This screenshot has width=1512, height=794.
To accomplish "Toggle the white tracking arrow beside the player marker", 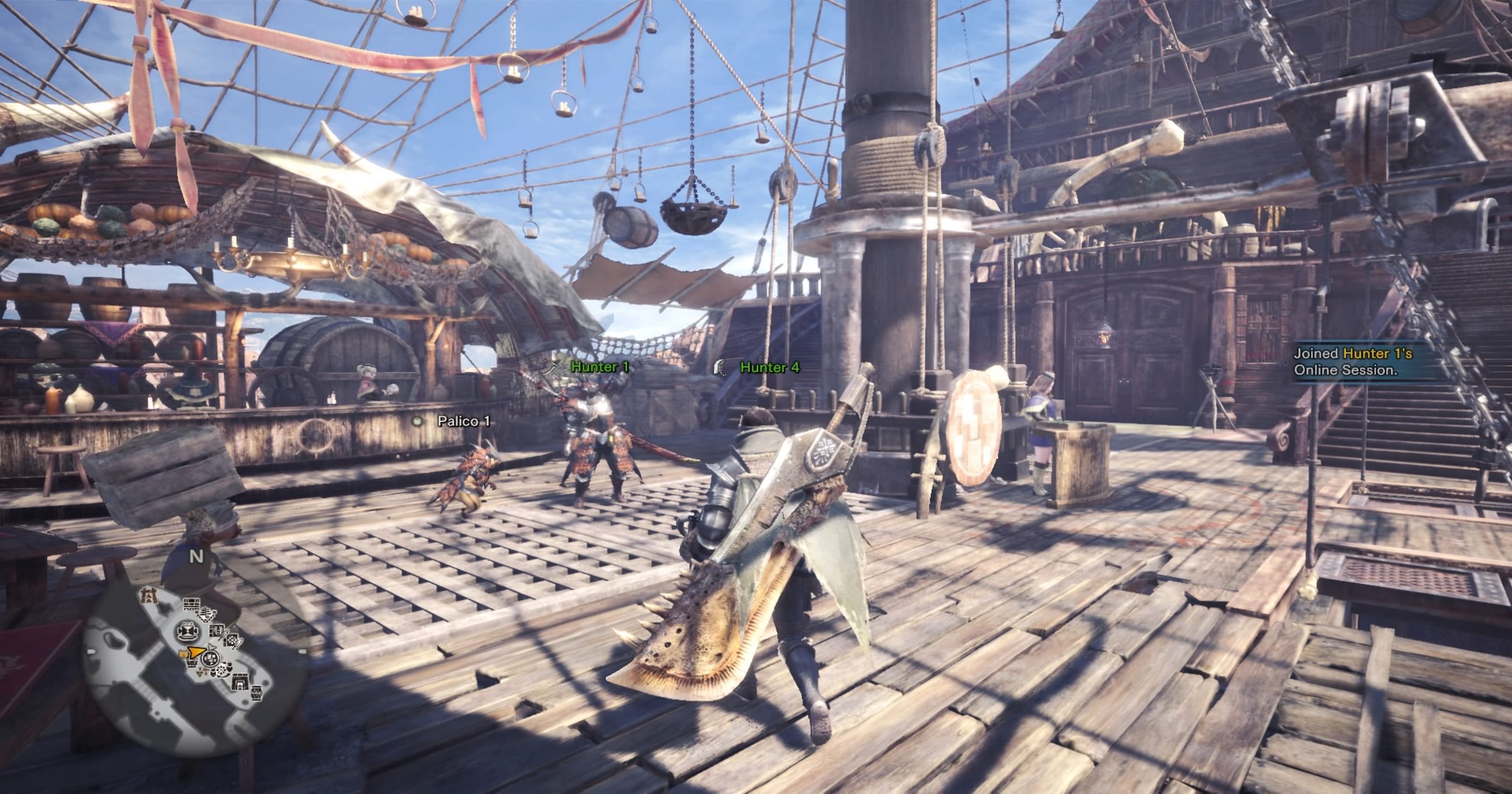I will (x=211, y=647).
